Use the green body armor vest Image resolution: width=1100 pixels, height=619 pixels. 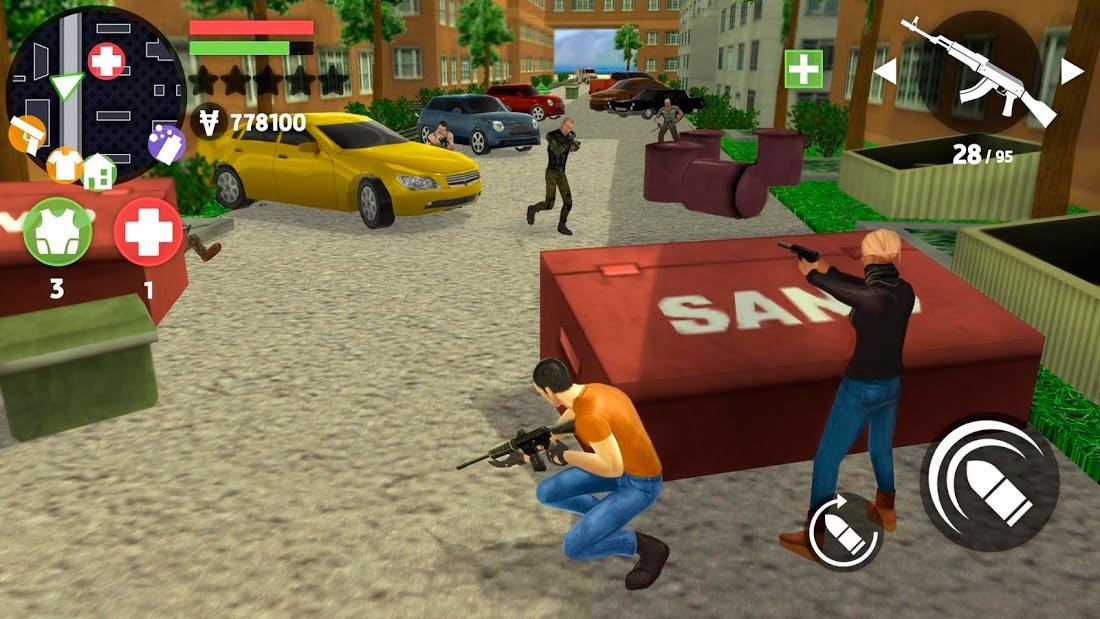coord(57,231)
